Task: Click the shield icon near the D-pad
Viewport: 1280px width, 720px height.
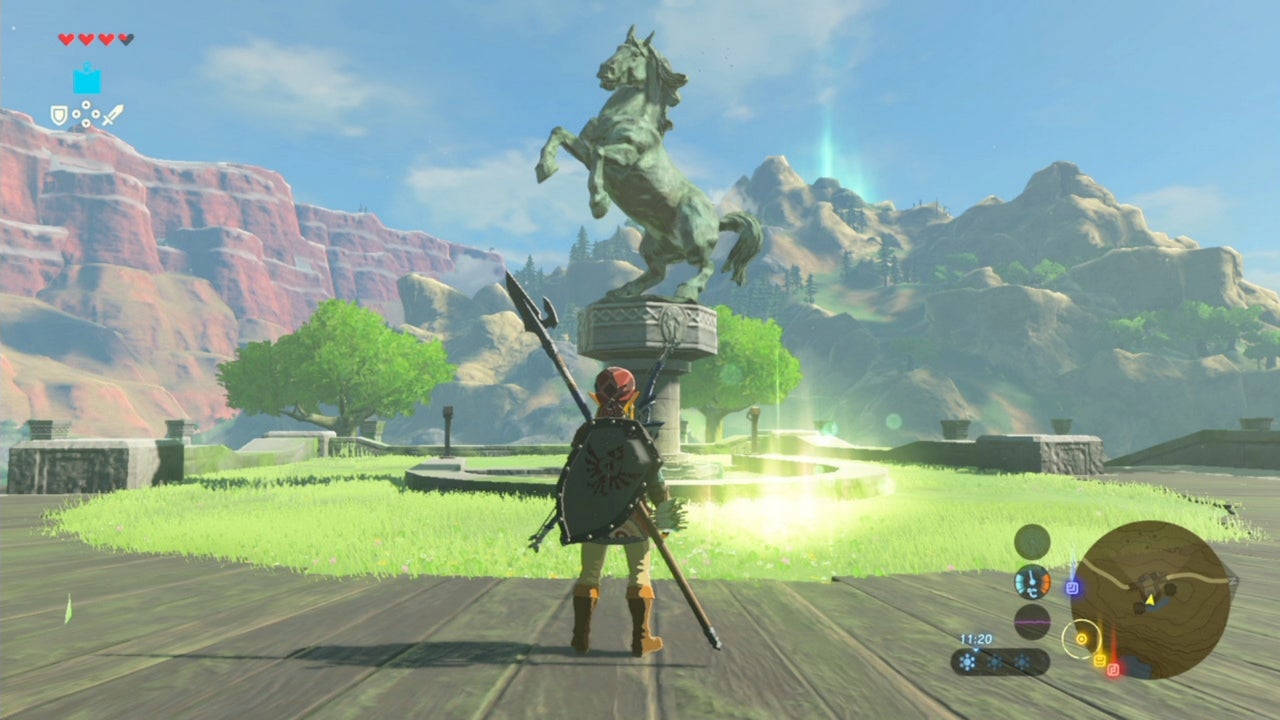Action: 58,114
